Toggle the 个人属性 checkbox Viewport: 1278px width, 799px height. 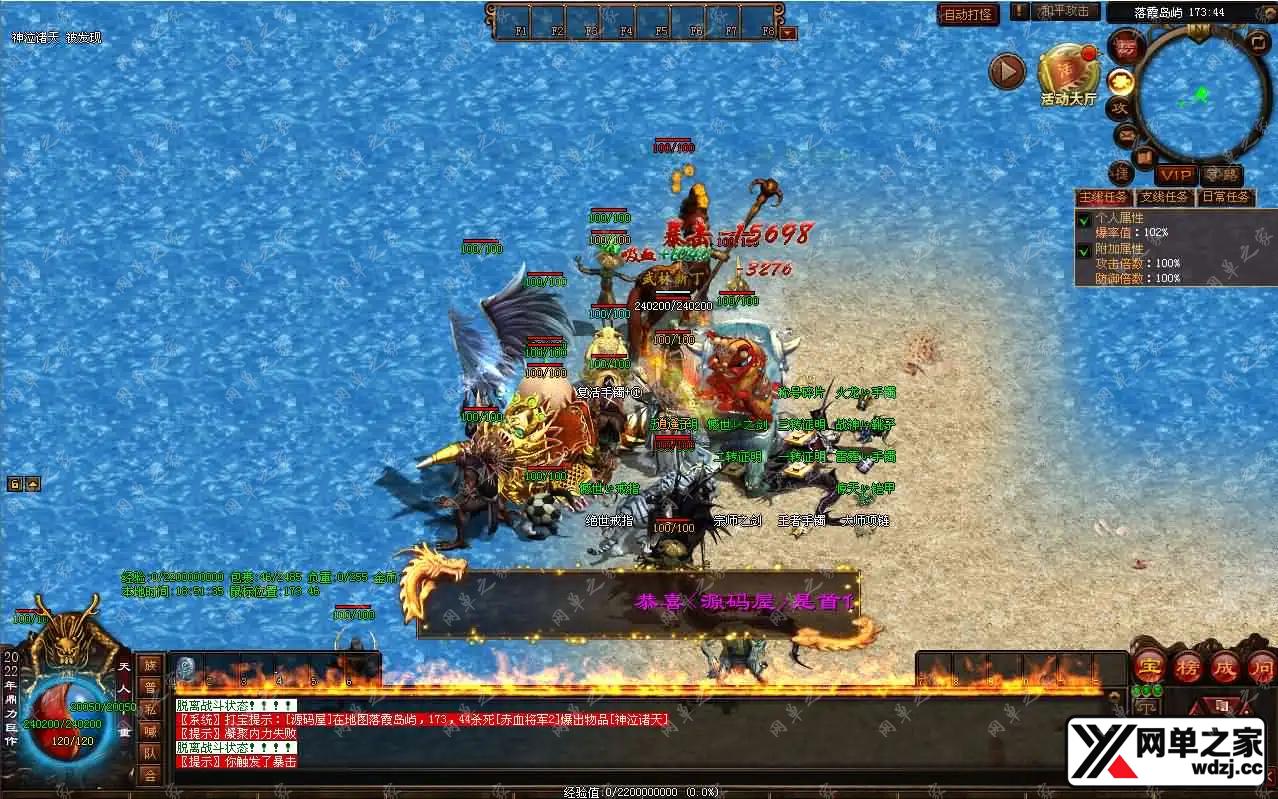point(1084,218)
